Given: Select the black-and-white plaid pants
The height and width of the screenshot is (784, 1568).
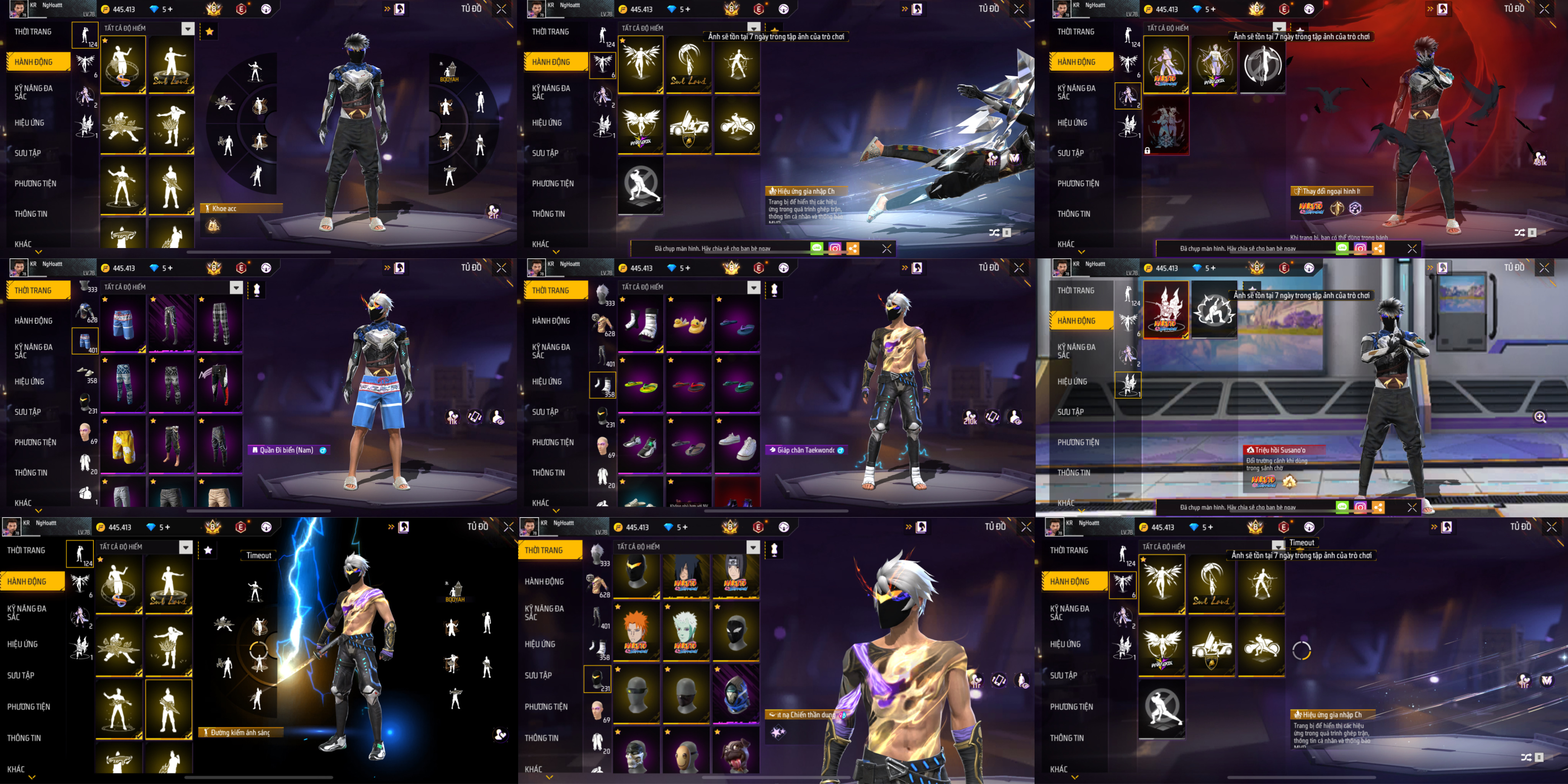Looking at the screenshot, I should (220, 323).
